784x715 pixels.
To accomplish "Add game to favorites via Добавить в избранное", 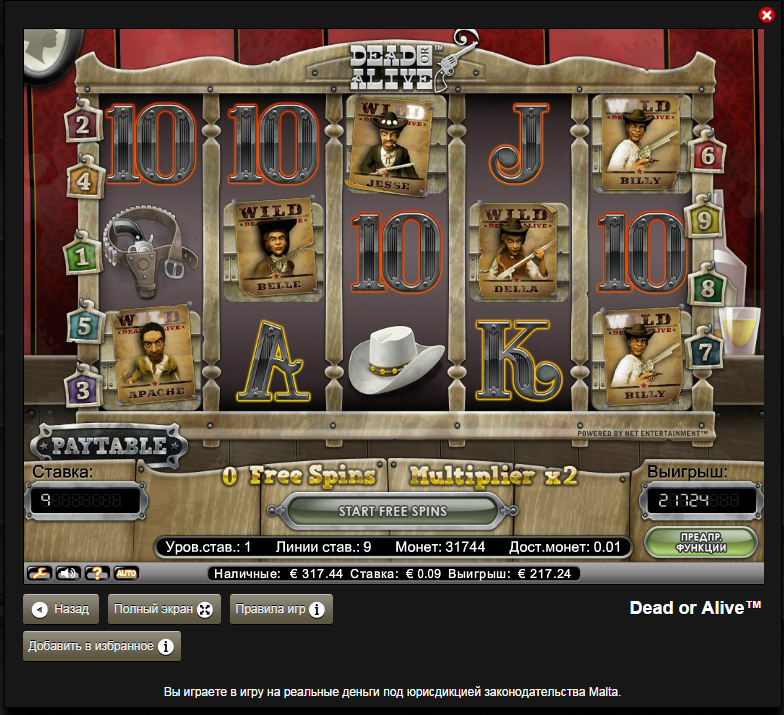I will [102, 646].
